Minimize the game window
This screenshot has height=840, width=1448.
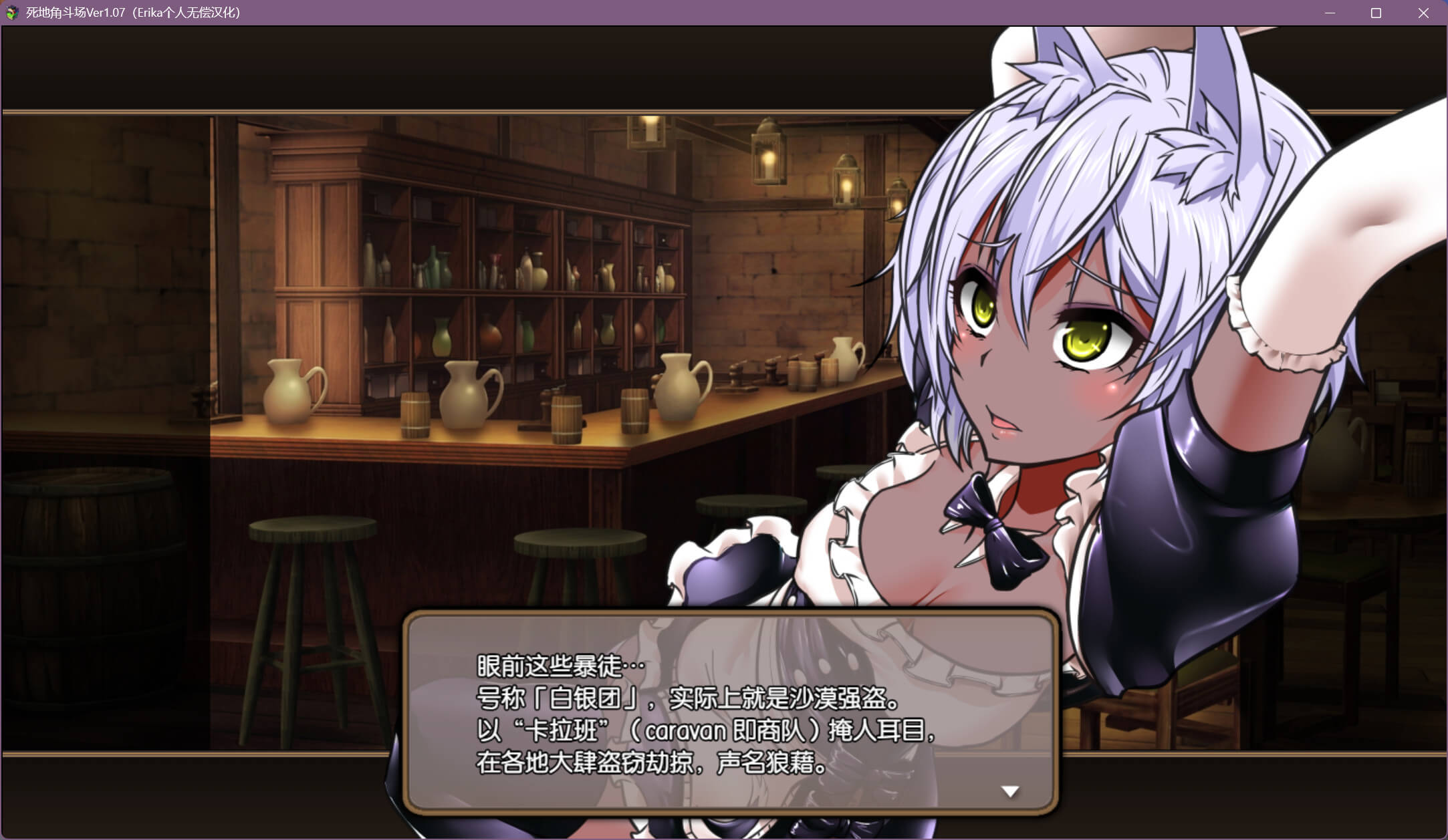[x=1330, y=13]
